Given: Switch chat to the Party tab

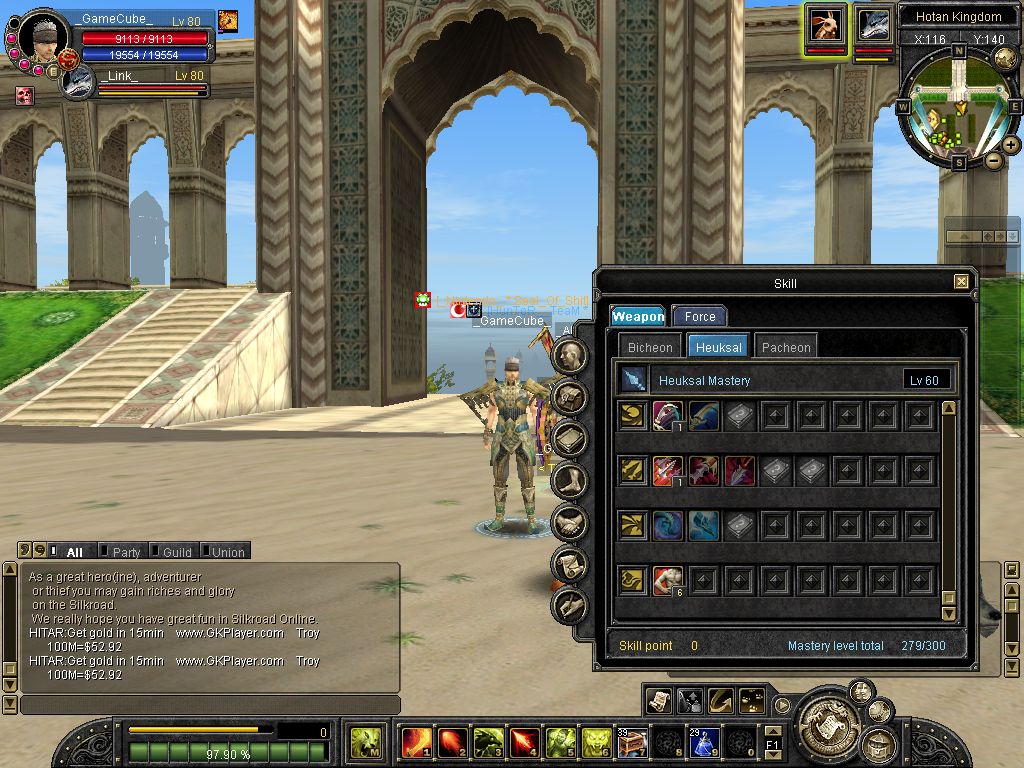Looking at the screenshot, I should pos(126,551).
